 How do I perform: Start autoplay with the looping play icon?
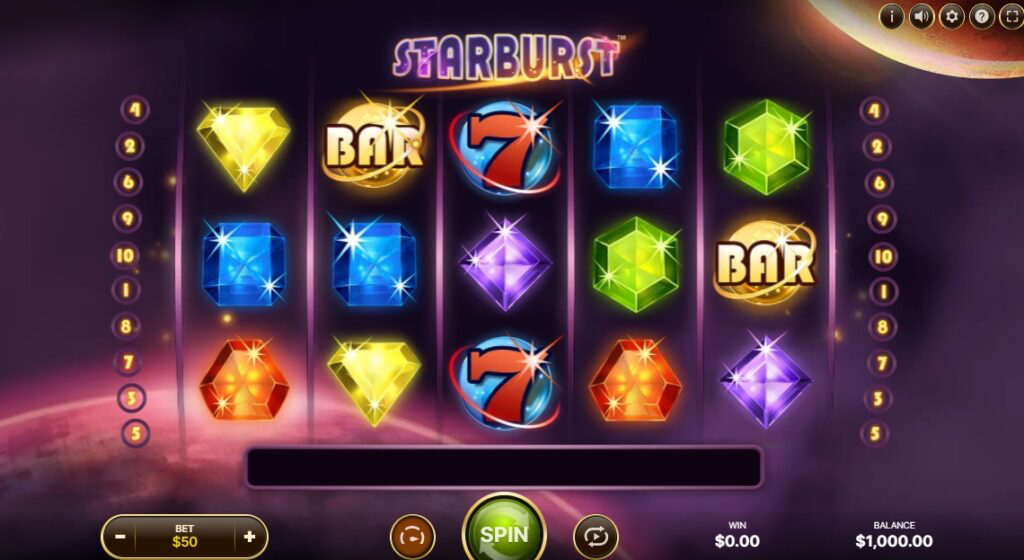(x=596, y=537)
